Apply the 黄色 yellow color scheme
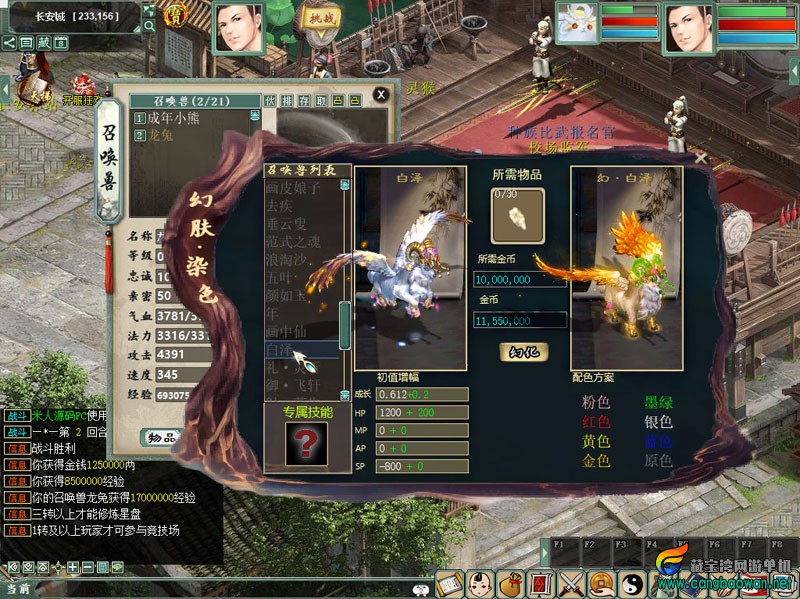 [597, 441]
